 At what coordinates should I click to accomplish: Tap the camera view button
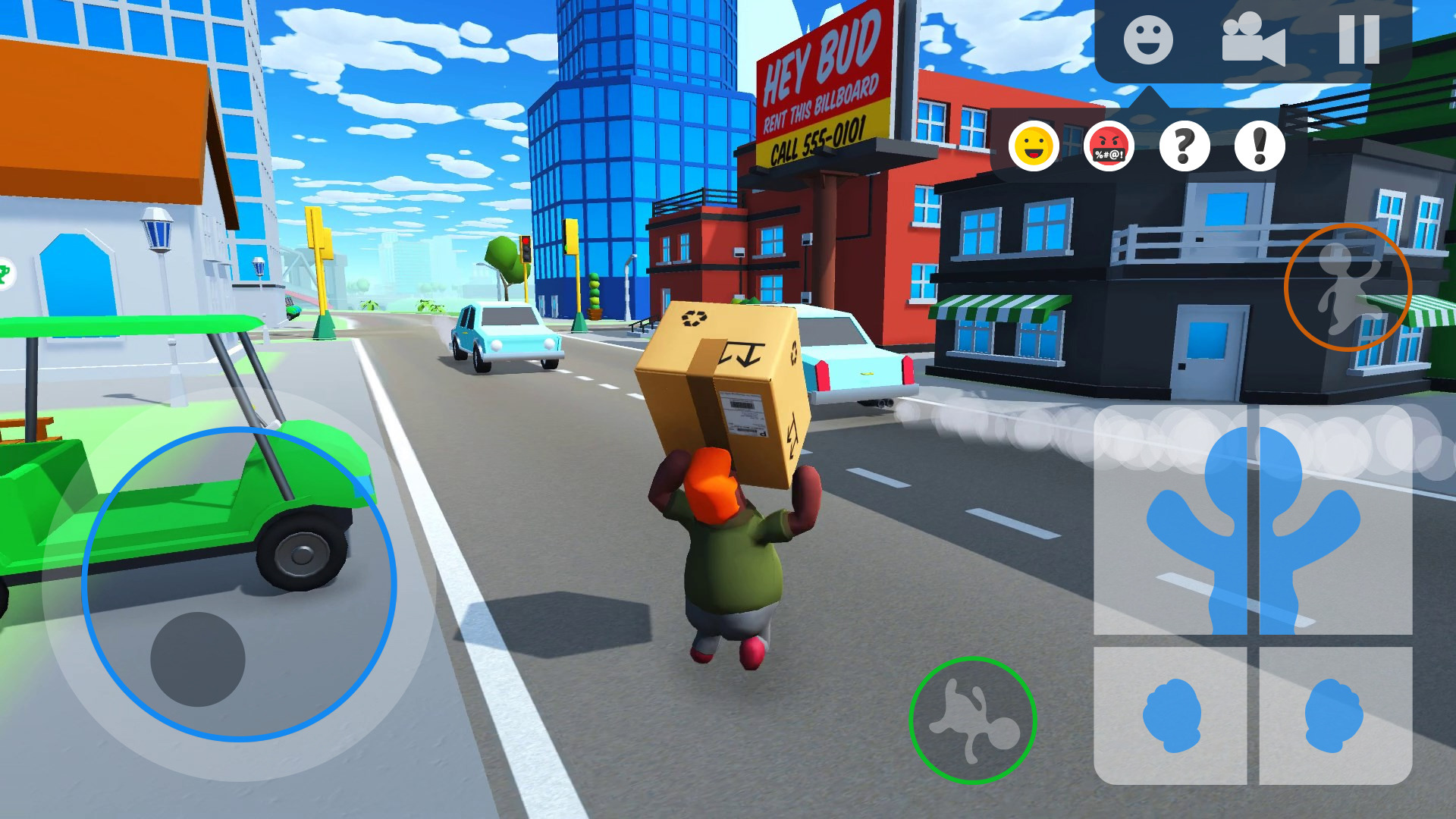(1253, 40)
